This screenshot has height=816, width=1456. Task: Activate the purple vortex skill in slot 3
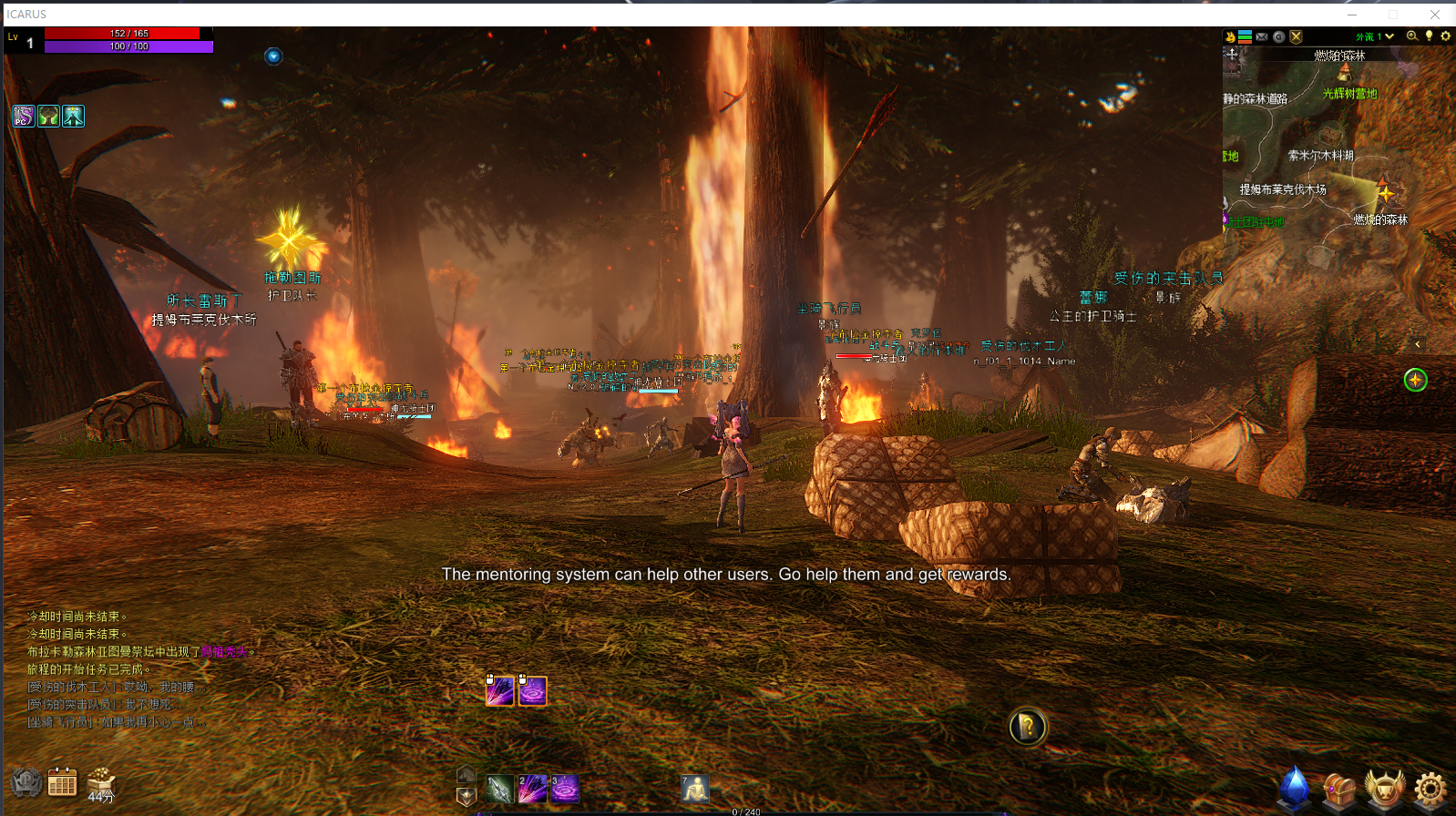[565, 789]
